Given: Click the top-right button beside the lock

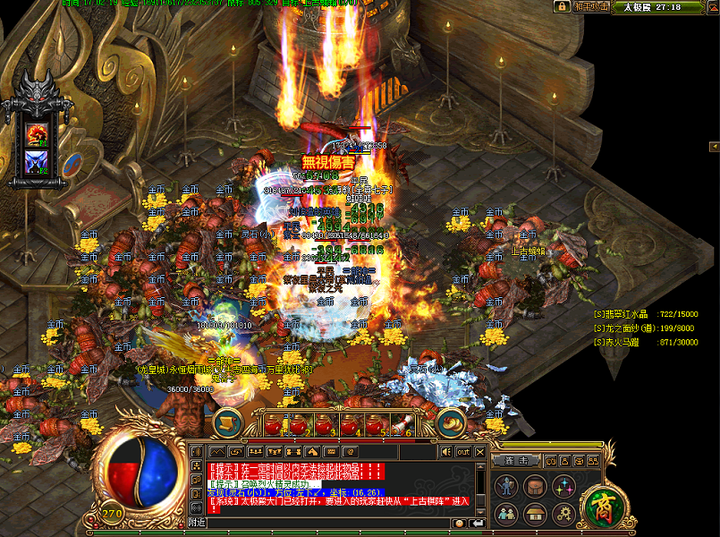Looking at the screenshot, I should [591, 7].
